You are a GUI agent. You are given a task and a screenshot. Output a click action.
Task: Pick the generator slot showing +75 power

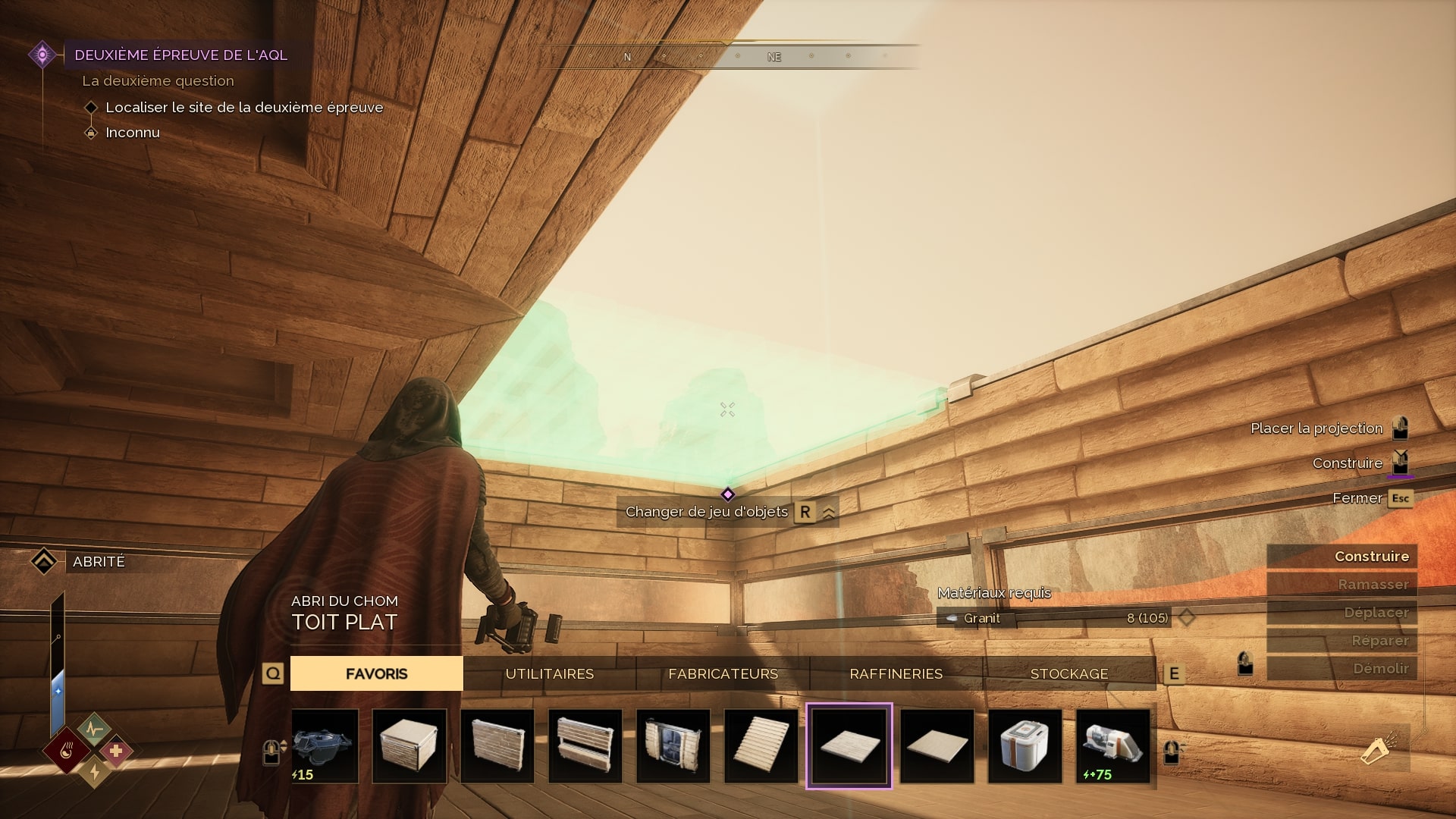point(1113,746)
